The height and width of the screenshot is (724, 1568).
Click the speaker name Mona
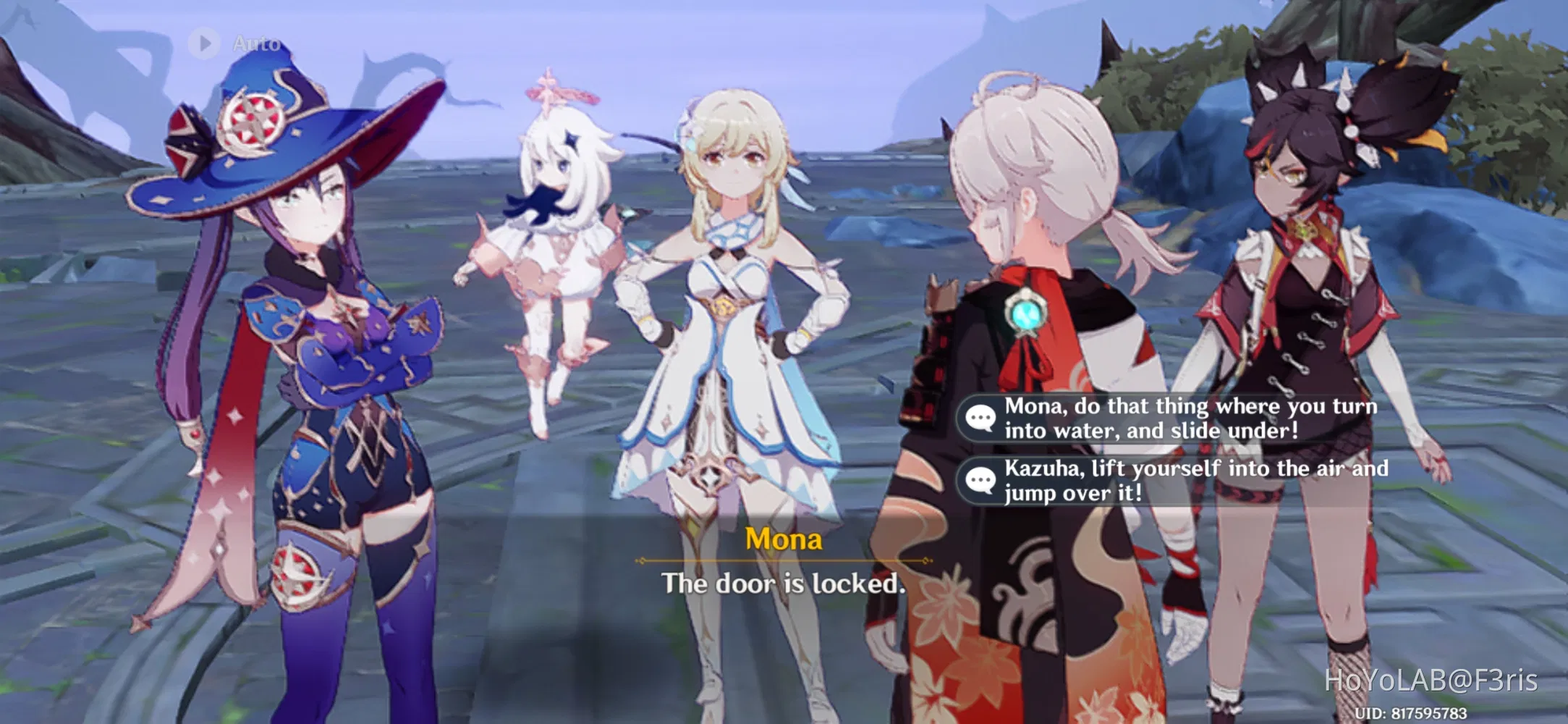coord(783,539)
